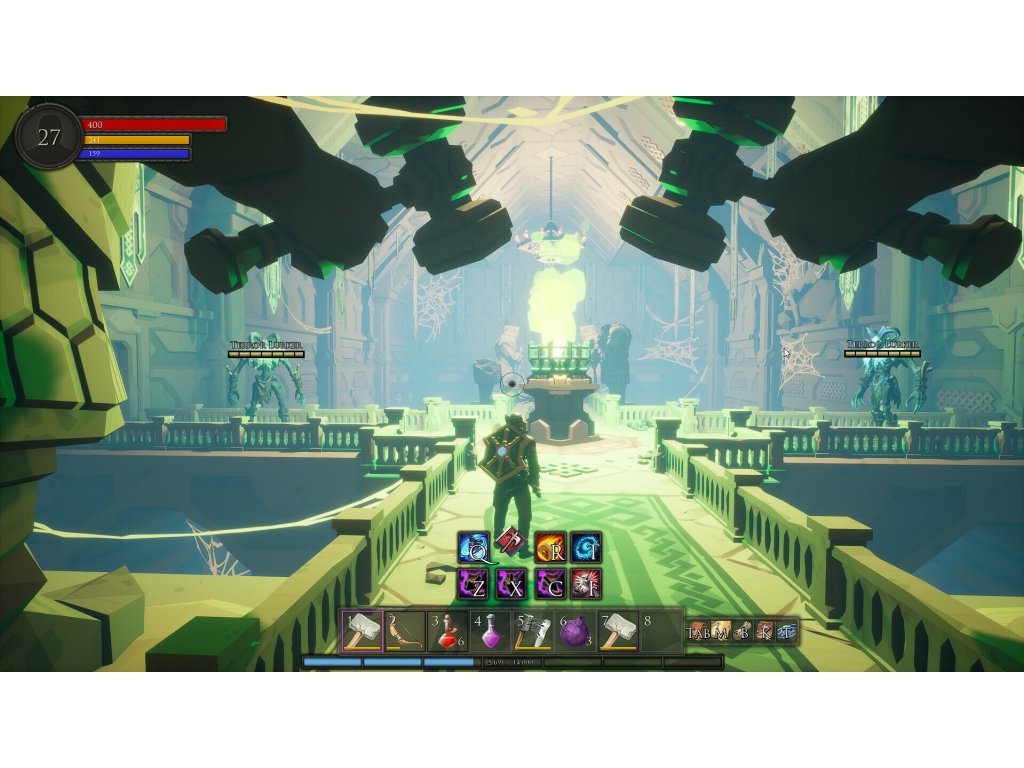
Task: Equip the bow in slot 2
Action: tap(405, 630)
